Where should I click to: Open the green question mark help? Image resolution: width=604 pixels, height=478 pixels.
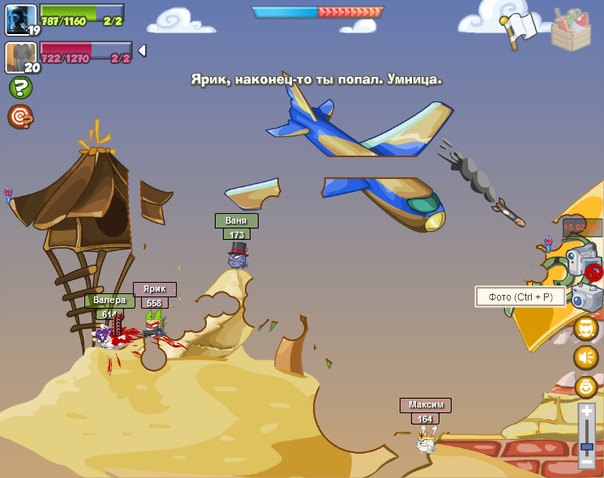coord(20,88)
